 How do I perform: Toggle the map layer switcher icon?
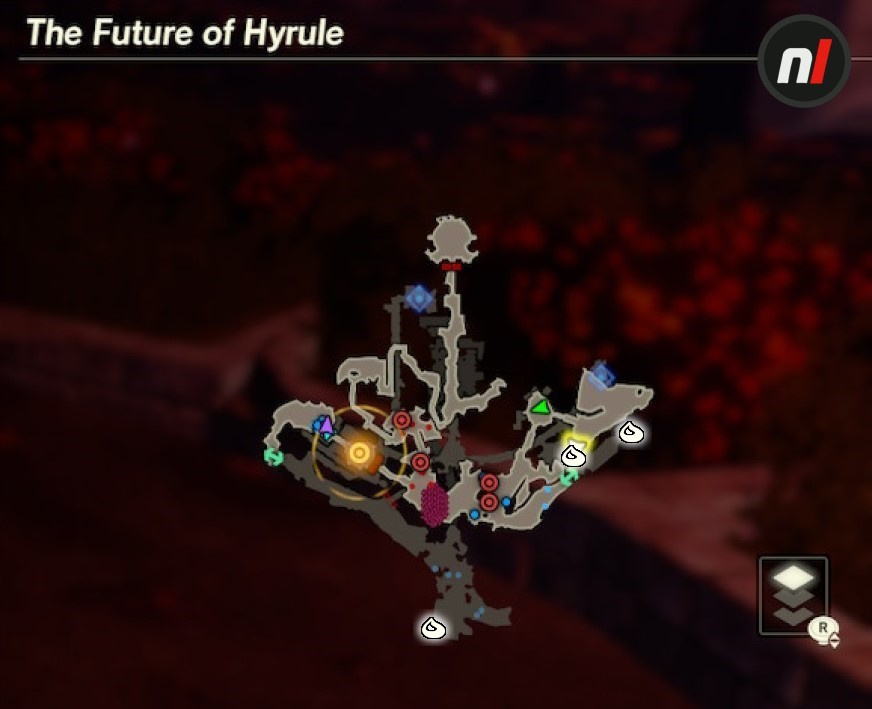(793, 595)
